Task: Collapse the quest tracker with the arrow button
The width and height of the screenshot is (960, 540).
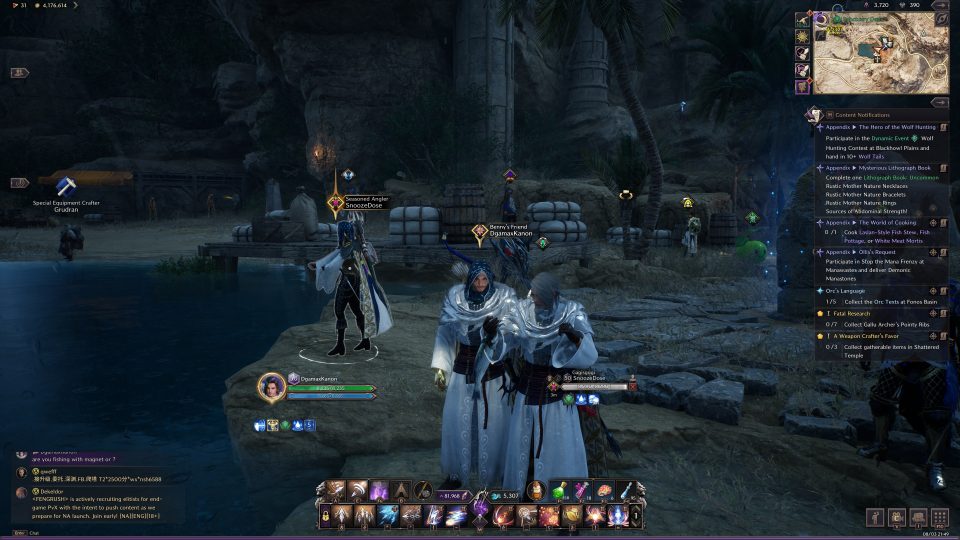Action: 939,102
